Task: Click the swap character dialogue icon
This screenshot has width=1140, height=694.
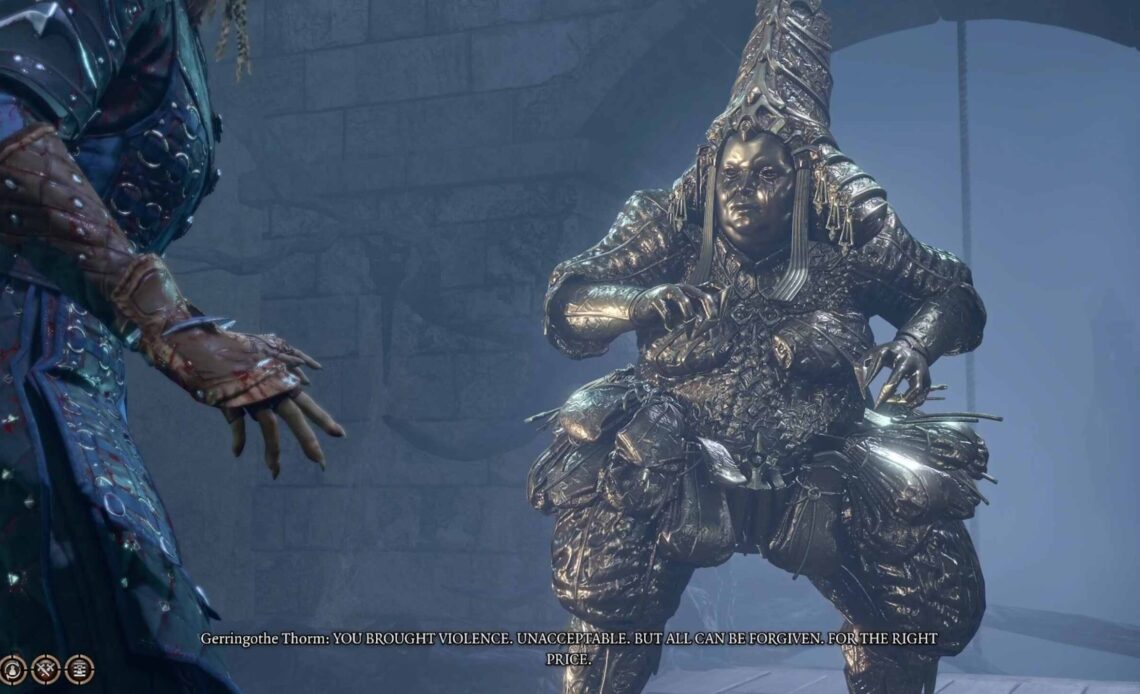Action: point(12,669)
